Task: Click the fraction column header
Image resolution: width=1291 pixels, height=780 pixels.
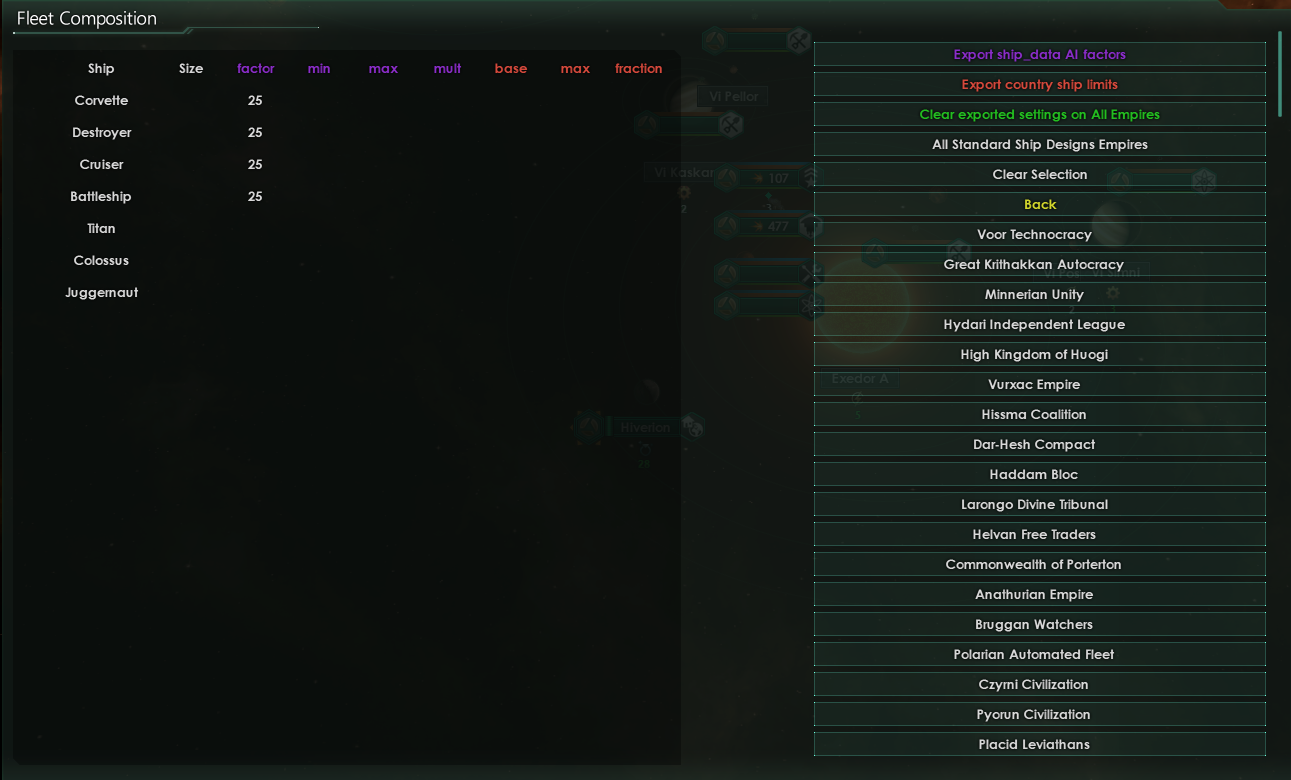Action: click(x=638, y=68)
